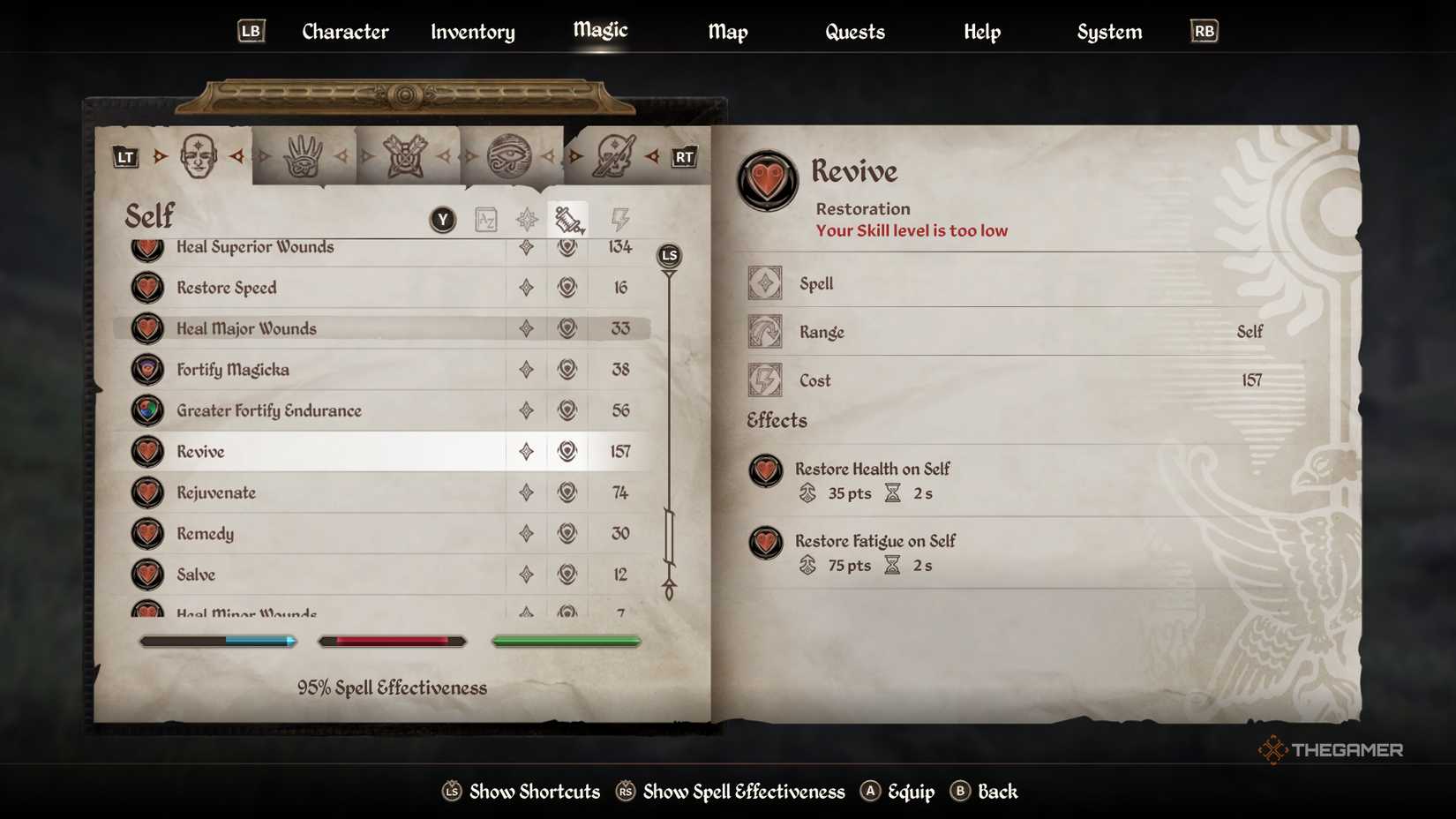The image size is (1456, 819).
Task: Toggle the diamond marker beside Fortify Magicka
Action: [526, 370]
